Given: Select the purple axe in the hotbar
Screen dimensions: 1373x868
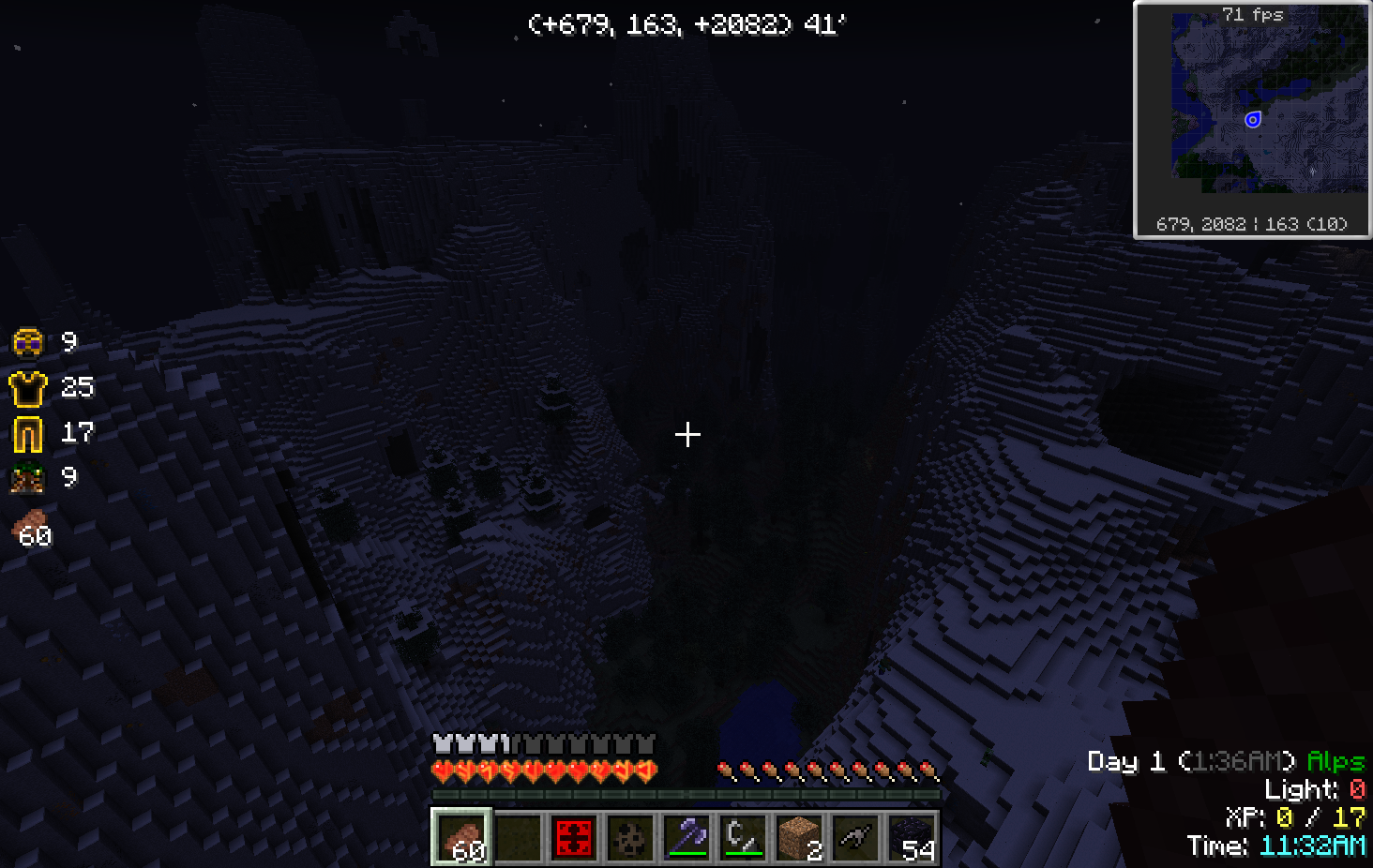Looking at the screenshot, I should click(x=686, y=836).
